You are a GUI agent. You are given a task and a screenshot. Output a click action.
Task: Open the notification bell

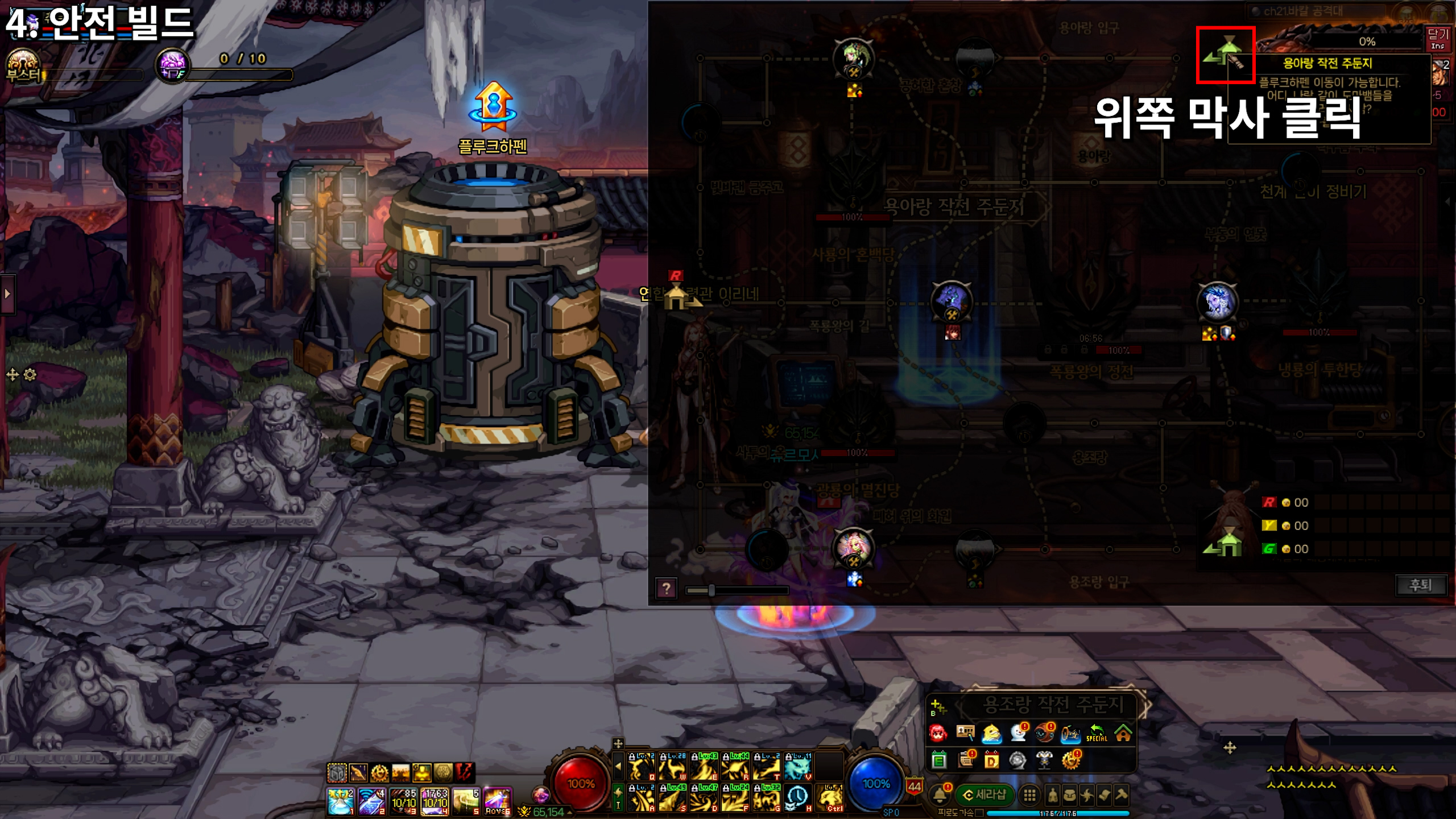pos(940,795)
